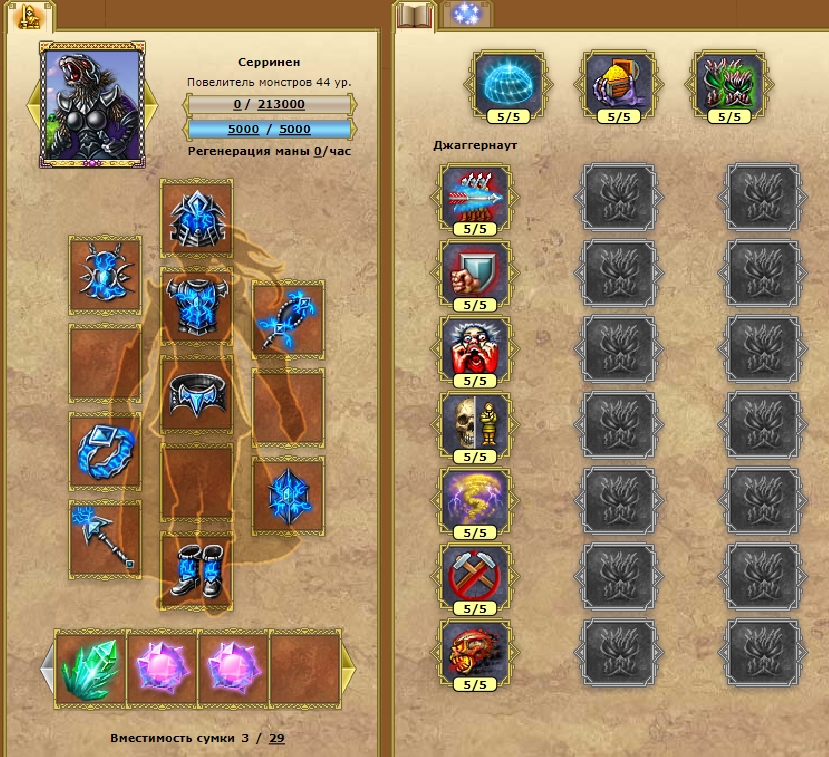829x757 pixels.
Task: Inspect the equipped blue amulet
Action: (x=105, y=274)
